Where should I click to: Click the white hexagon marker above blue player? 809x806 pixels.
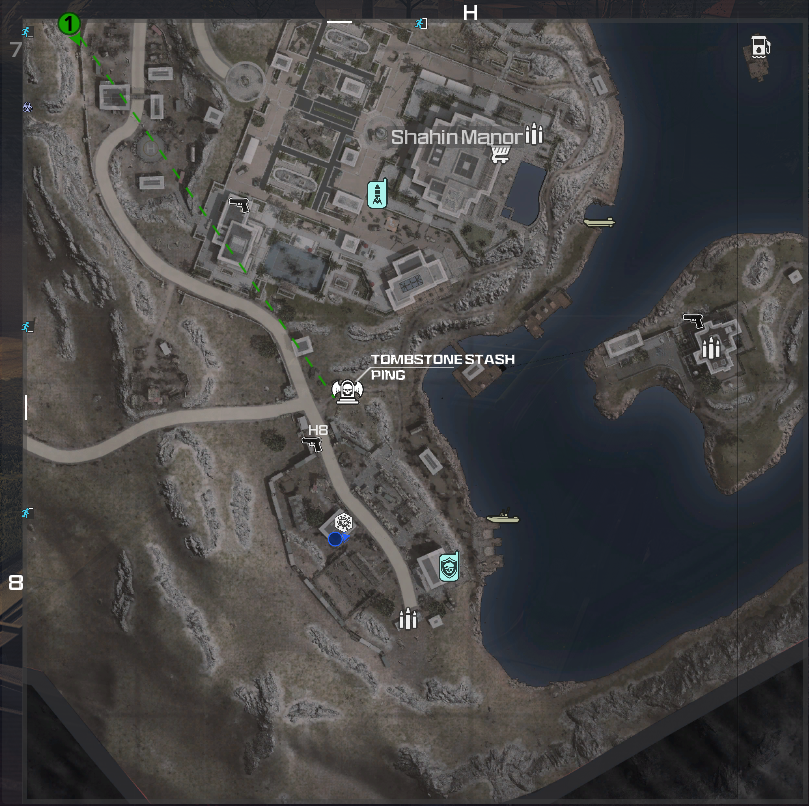pyautogui.click(x=344, y=522)
